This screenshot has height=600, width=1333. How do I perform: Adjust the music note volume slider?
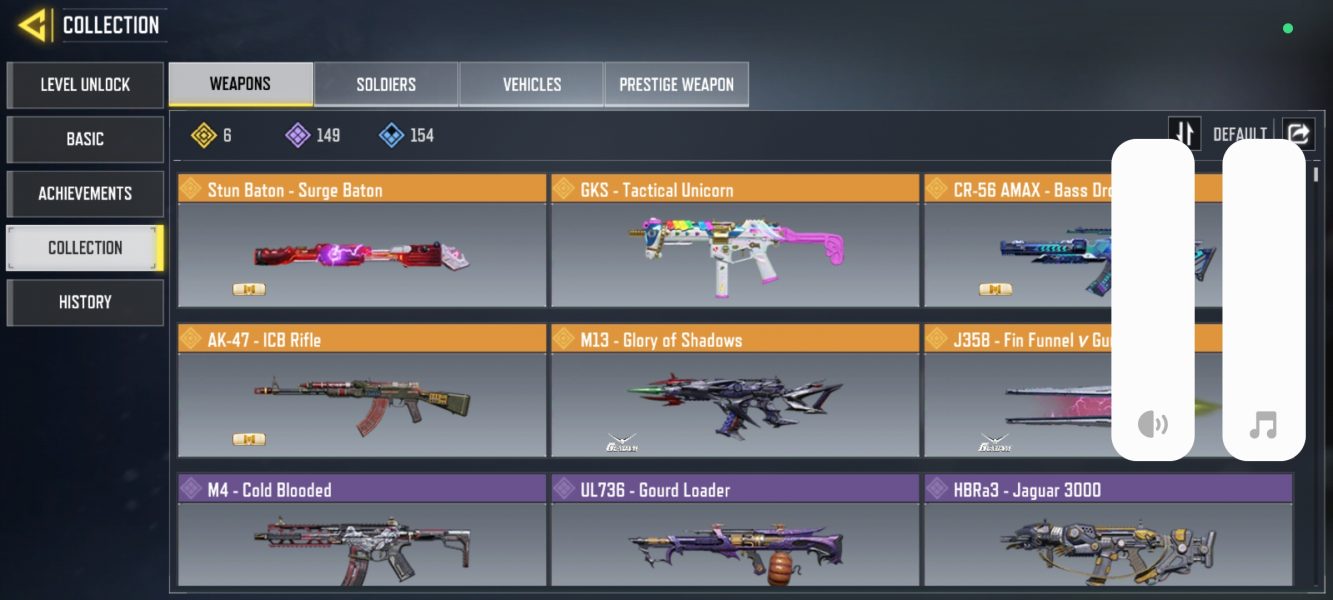point(1264,300)
